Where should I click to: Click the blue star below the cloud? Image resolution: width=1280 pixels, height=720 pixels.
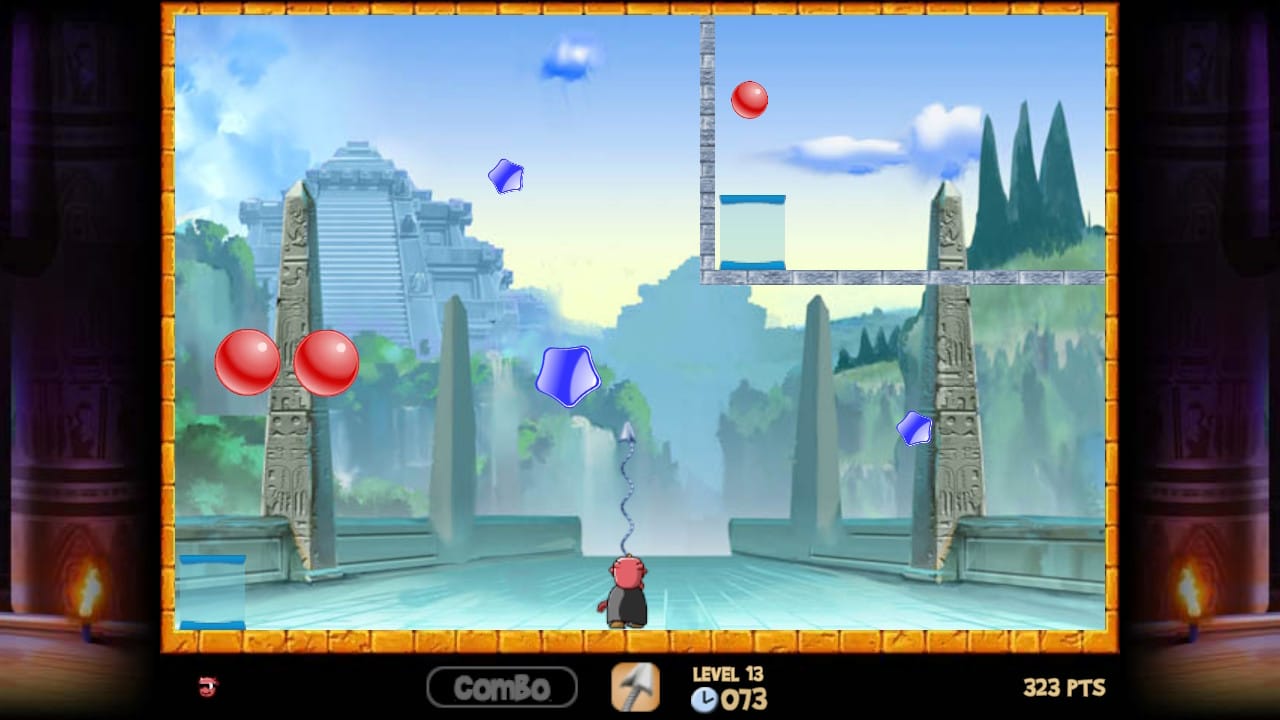tap(506, 175)
